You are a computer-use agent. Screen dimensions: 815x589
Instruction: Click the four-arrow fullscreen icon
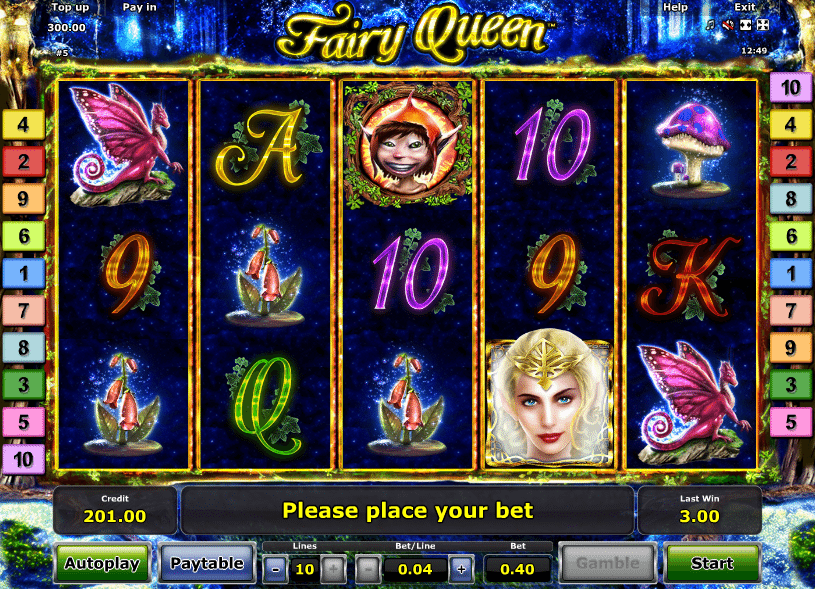tap(762, 25)
